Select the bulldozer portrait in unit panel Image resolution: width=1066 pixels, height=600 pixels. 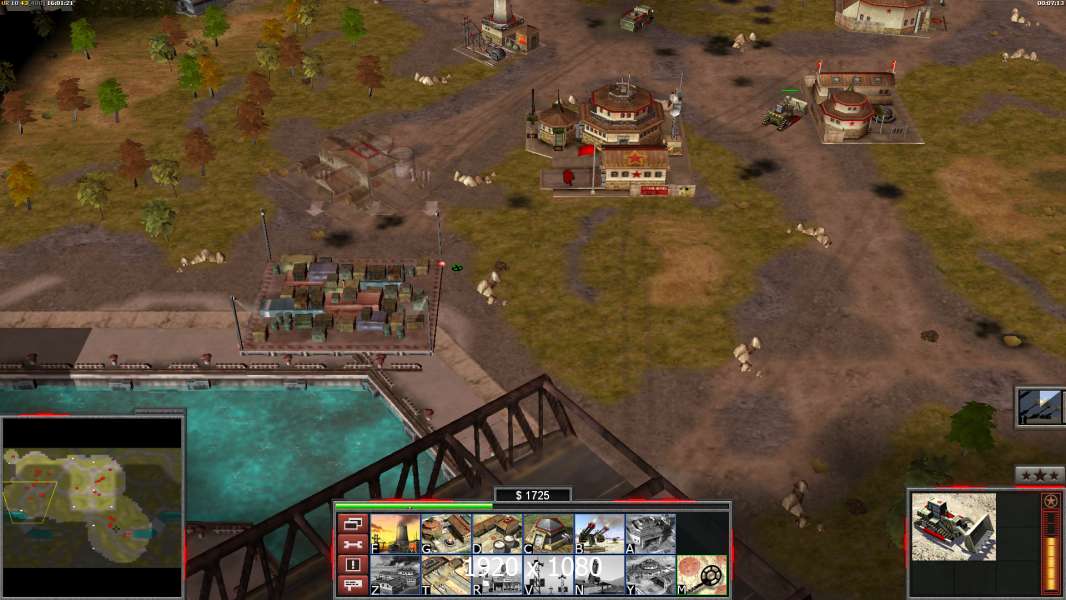click(953, 526)
